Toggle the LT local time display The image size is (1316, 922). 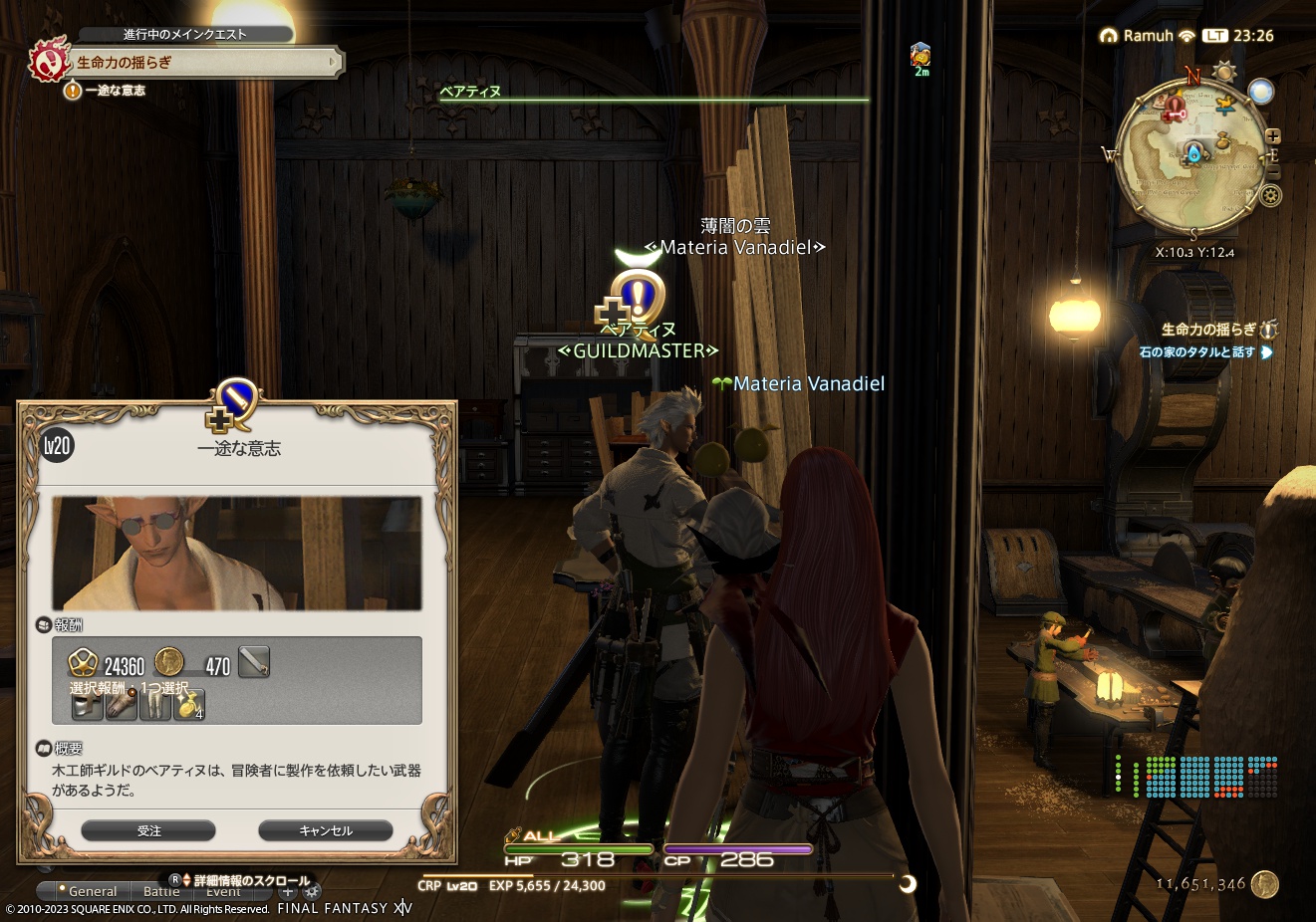[1216, 36]
